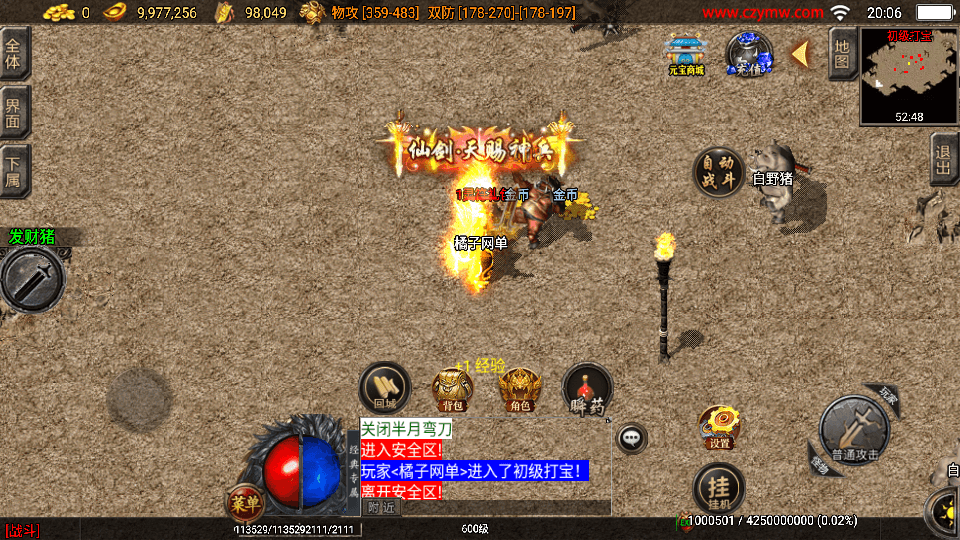Click the 初级打宝 minimap
The height and width of the screenshot is (540, 960).
pyautogui.click(x=908, y=76)
